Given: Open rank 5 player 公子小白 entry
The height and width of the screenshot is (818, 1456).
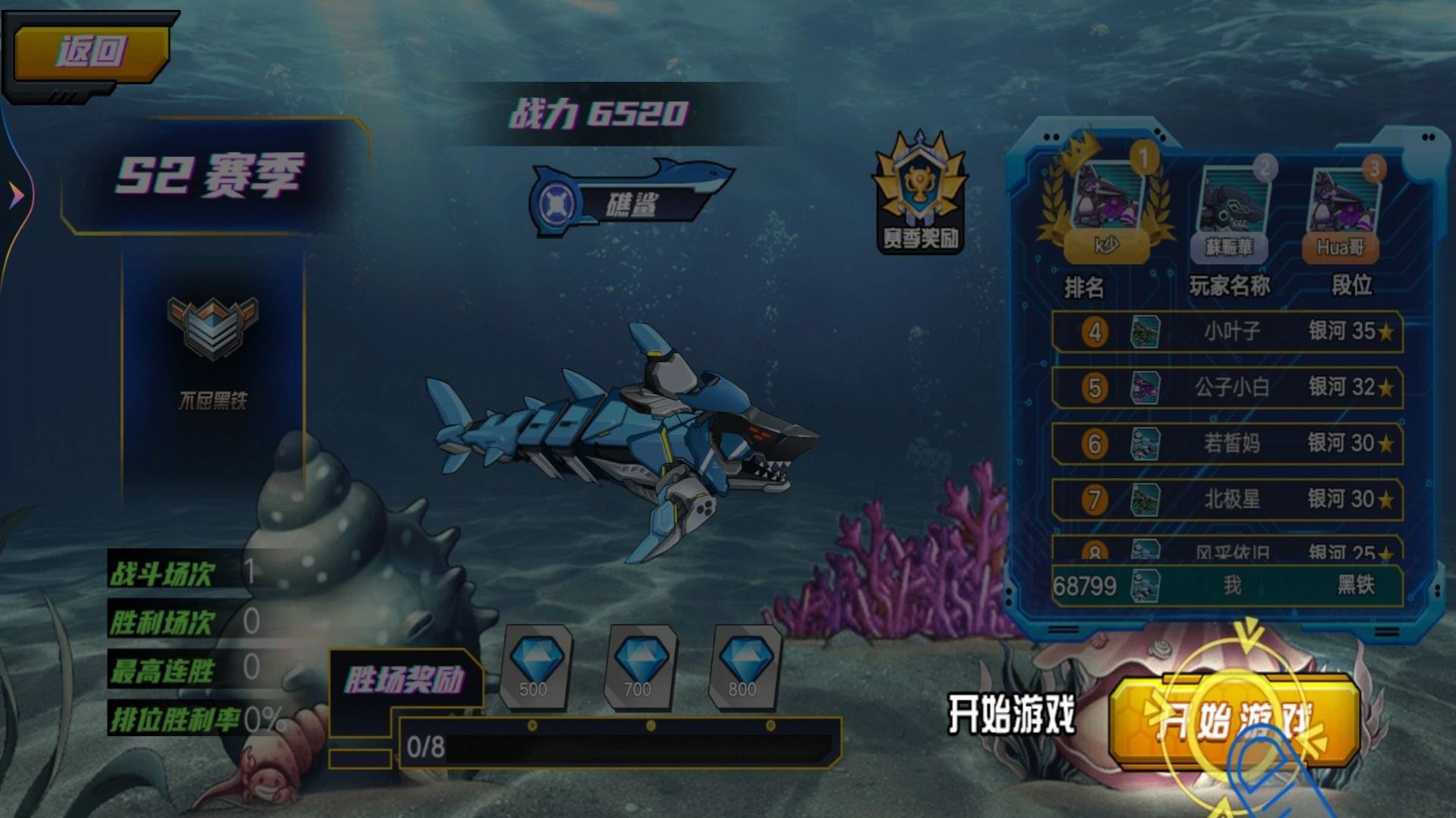Looking at the screenshot, I should pos(1230,388).
